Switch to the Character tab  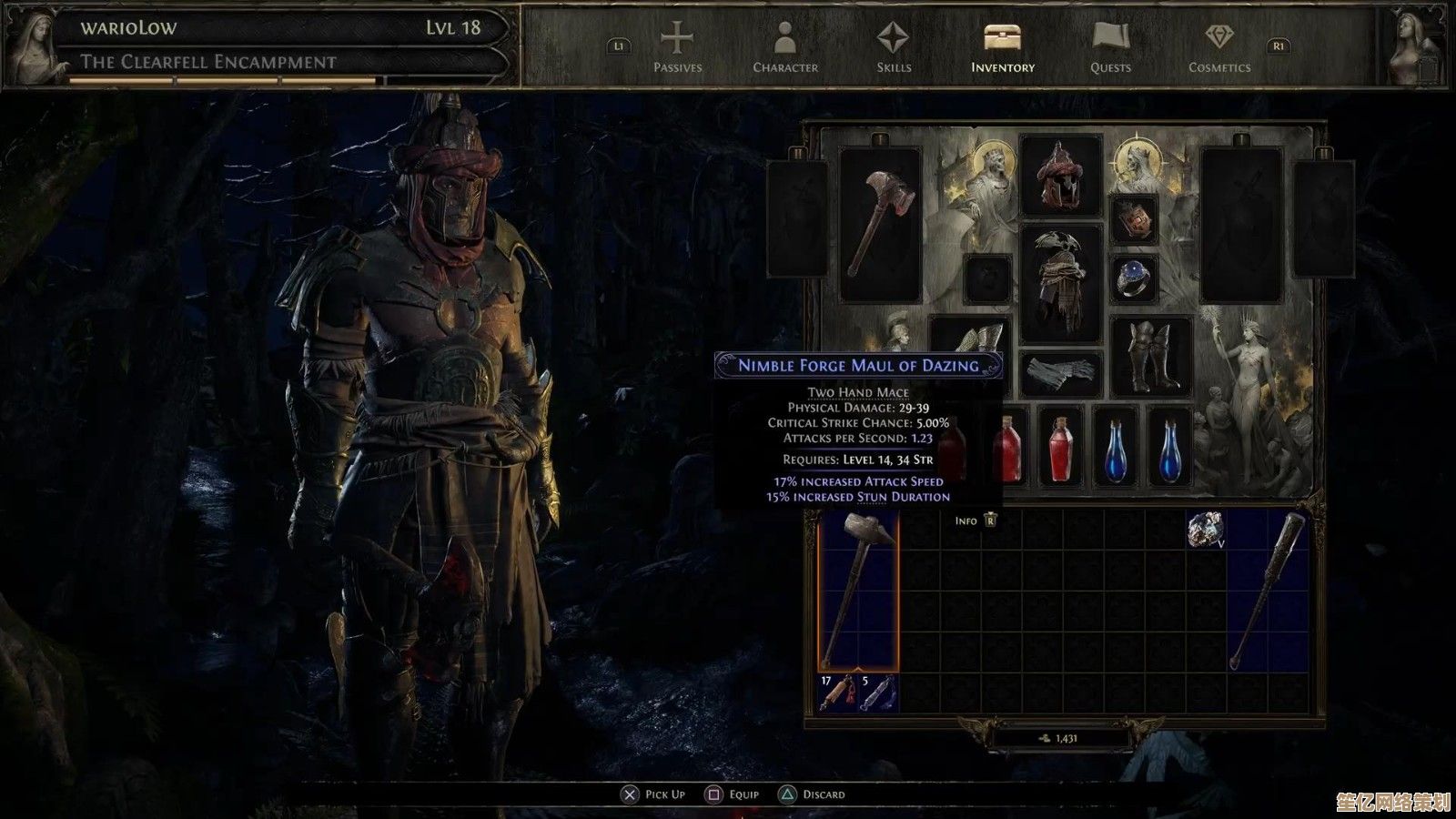point(784,48)
